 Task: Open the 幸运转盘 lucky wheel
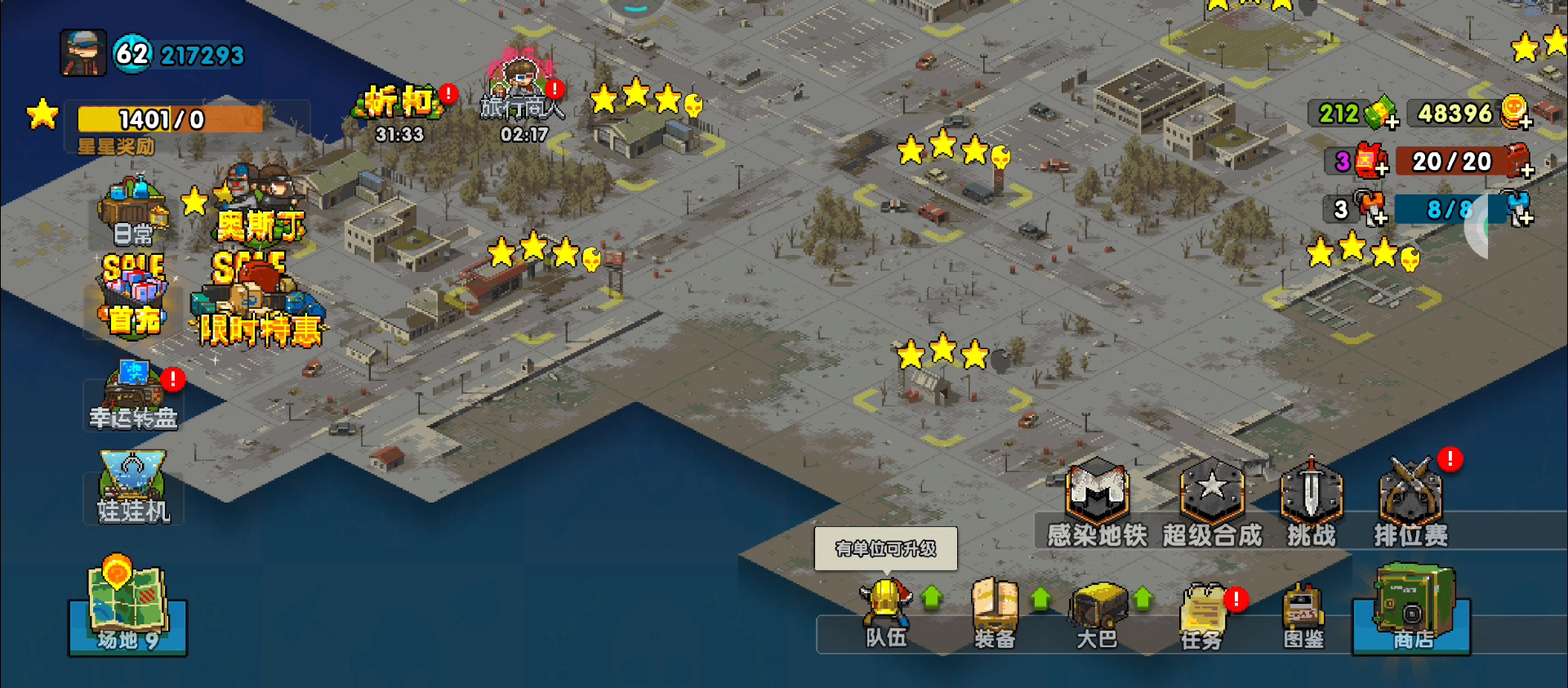tap(133, 396)
